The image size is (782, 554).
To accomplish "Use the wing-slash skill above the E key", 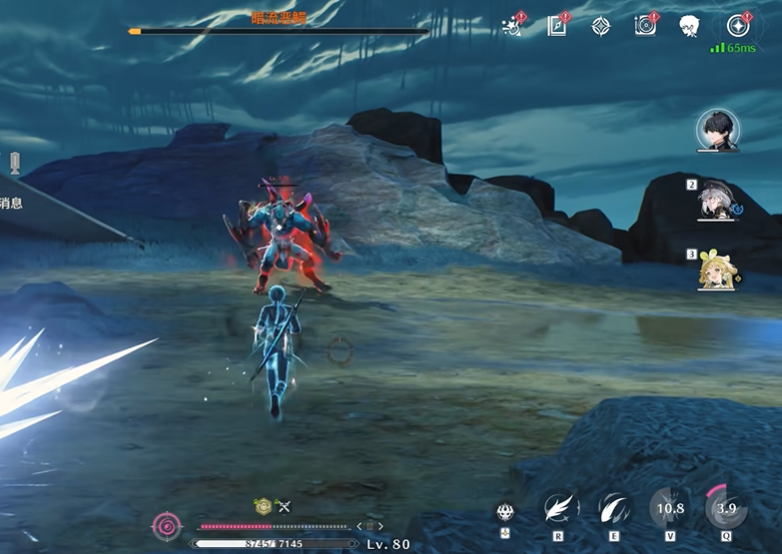I will pos(612,508).
